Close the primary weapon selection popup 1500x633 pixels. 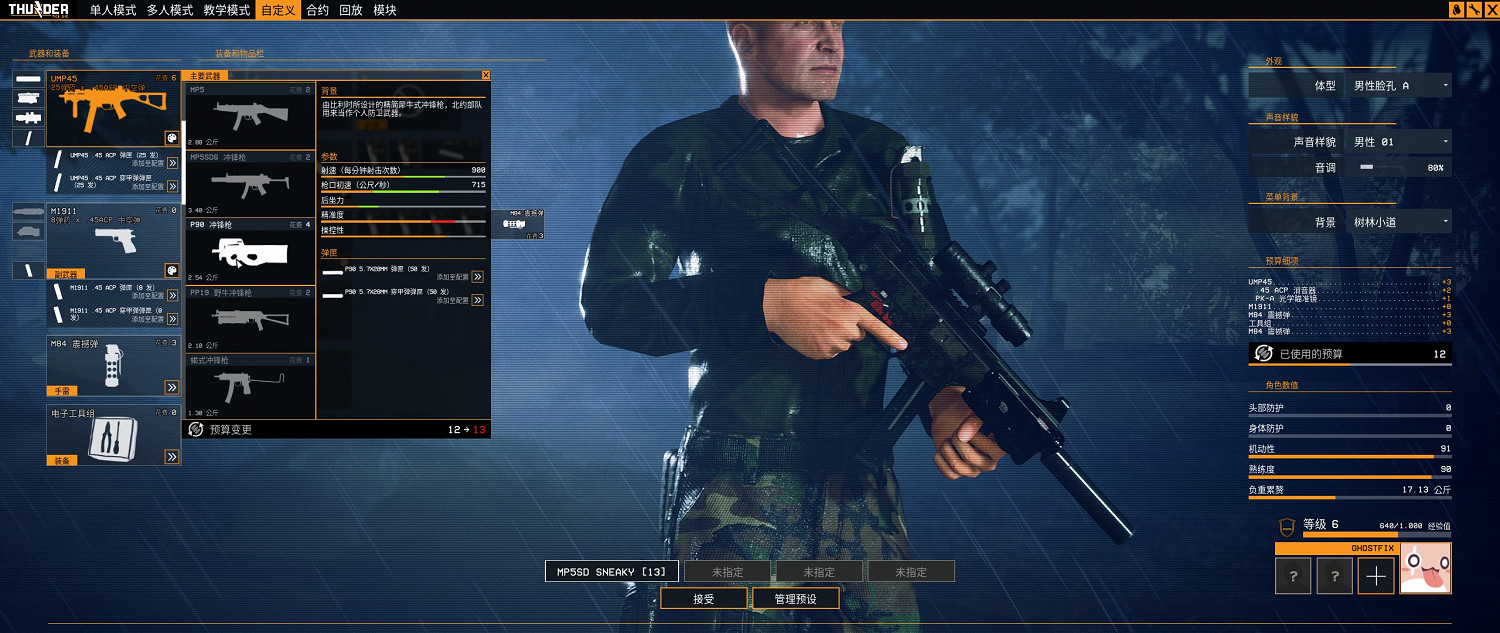tap(486, 75)
